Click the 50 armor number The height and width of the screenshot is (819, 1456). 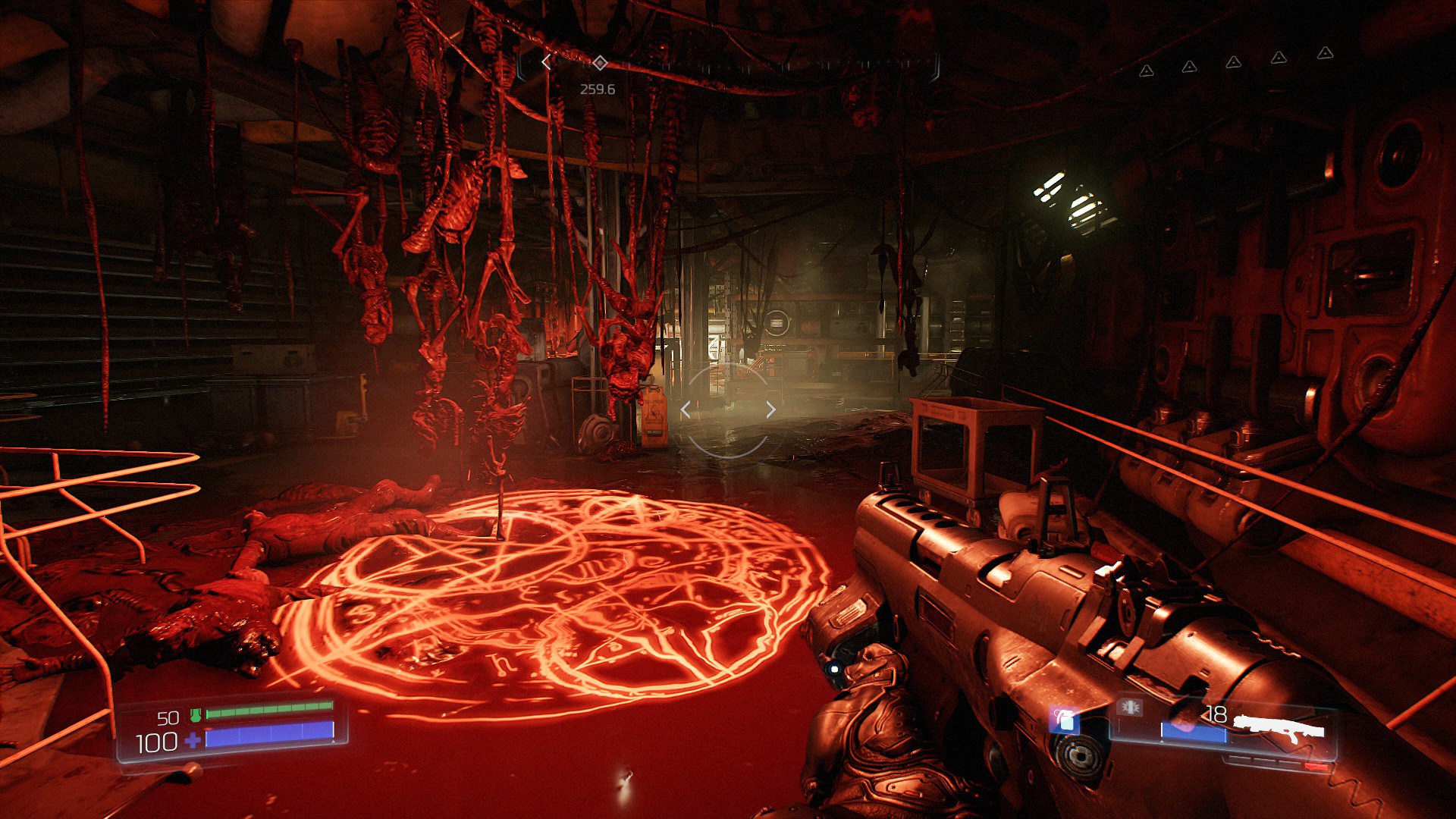click(168, 717)
